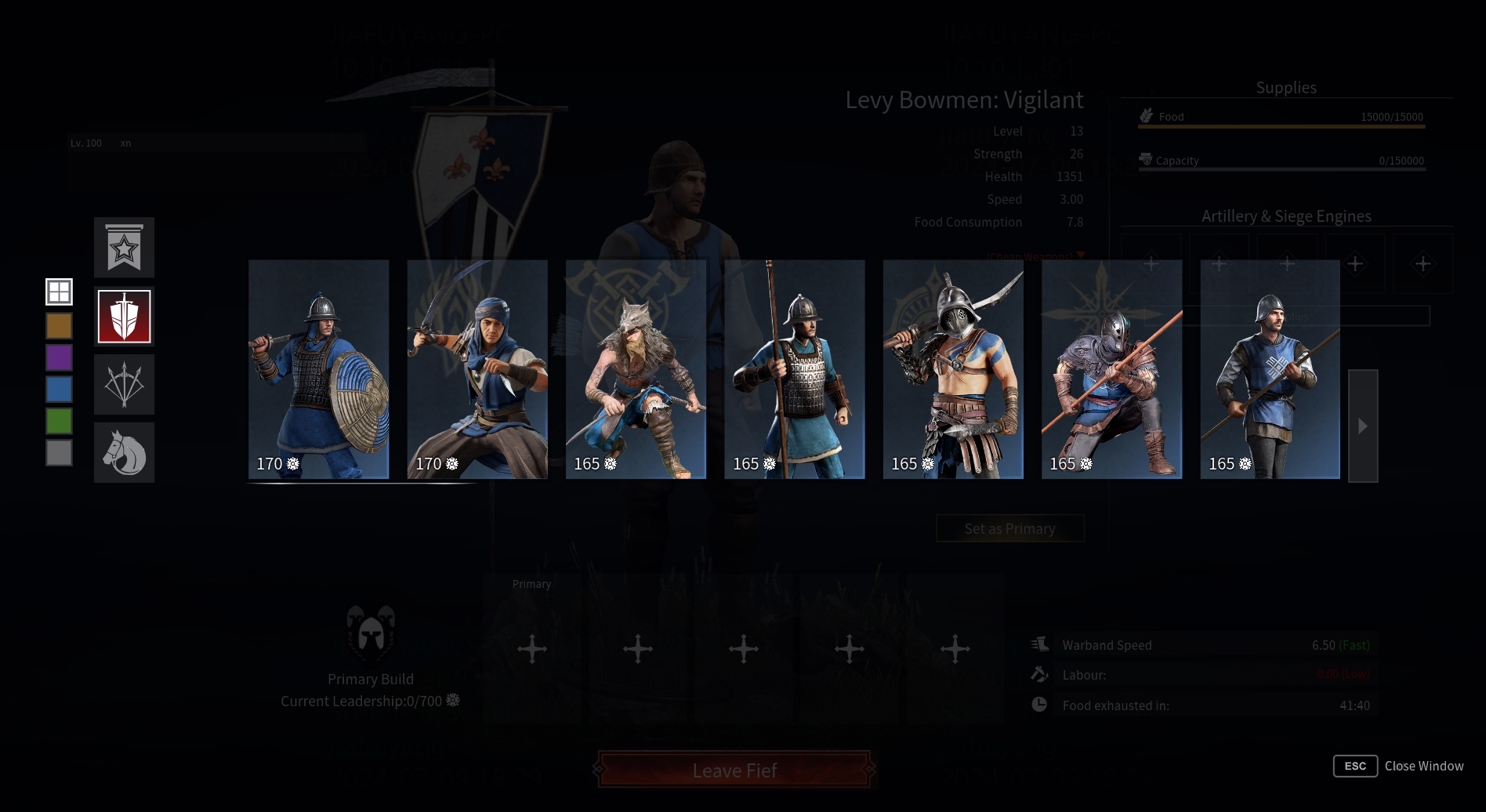Switch to the horse cavalry tab

[124, 452]
